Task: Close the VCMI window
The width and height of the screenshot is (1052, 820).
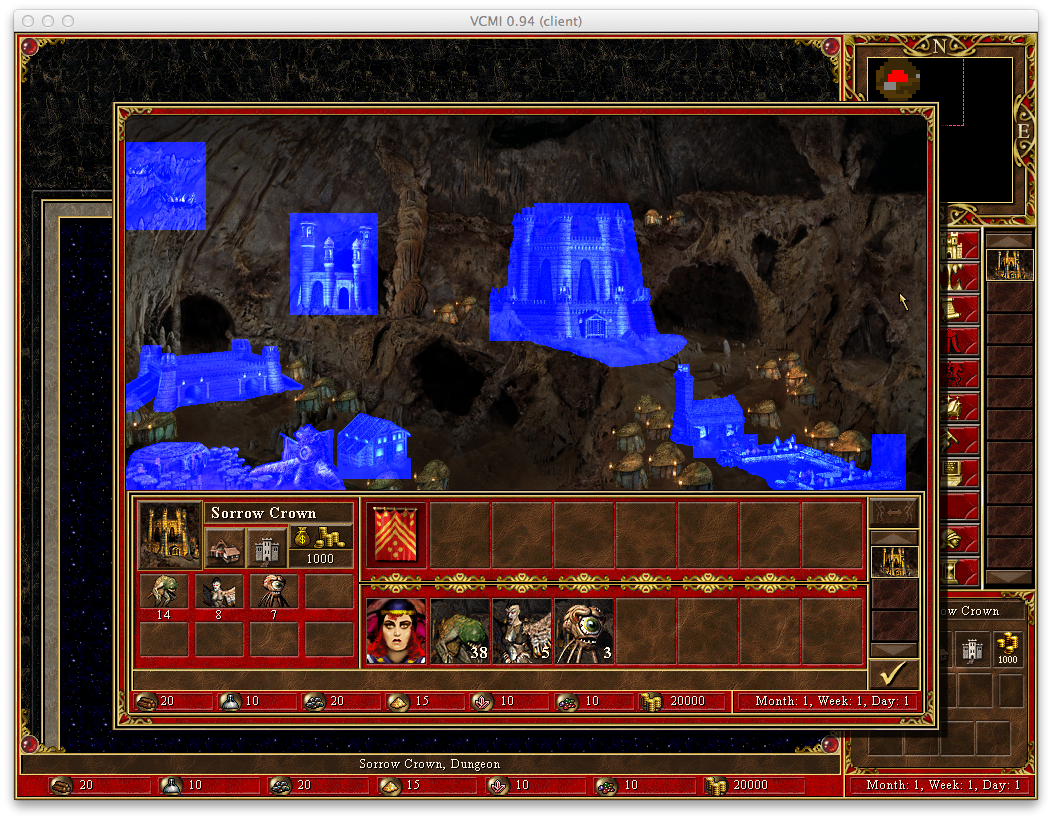Action: [x=28, y=21]
